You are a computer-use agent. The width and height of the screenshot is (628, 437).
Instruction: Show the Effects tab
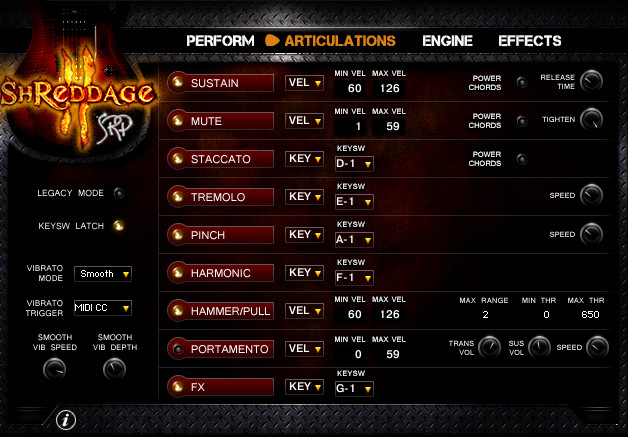pyautogui.click(x=530, y=41)
